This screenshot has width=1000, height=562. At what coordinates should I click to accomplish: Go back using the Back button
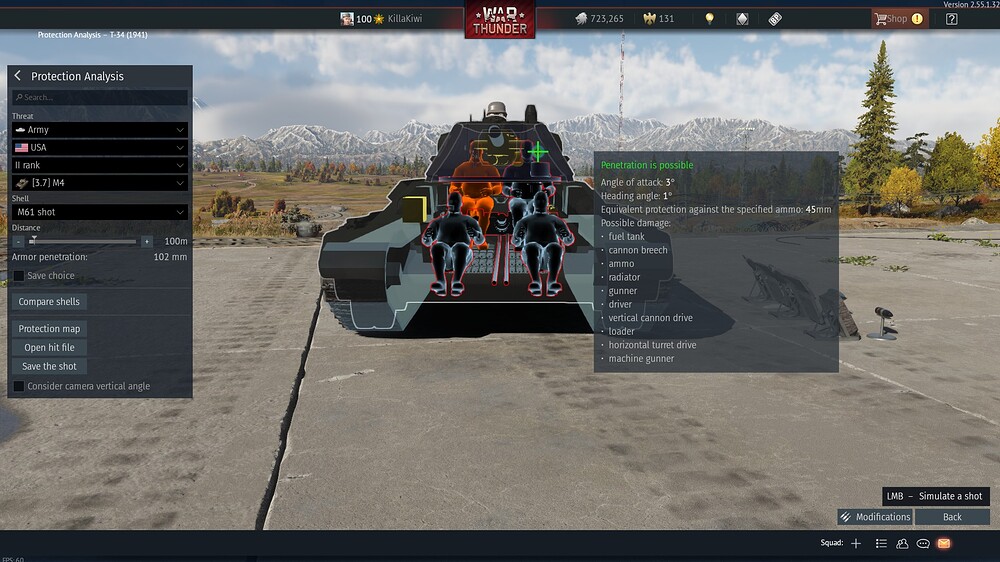[x=952, y=517]
